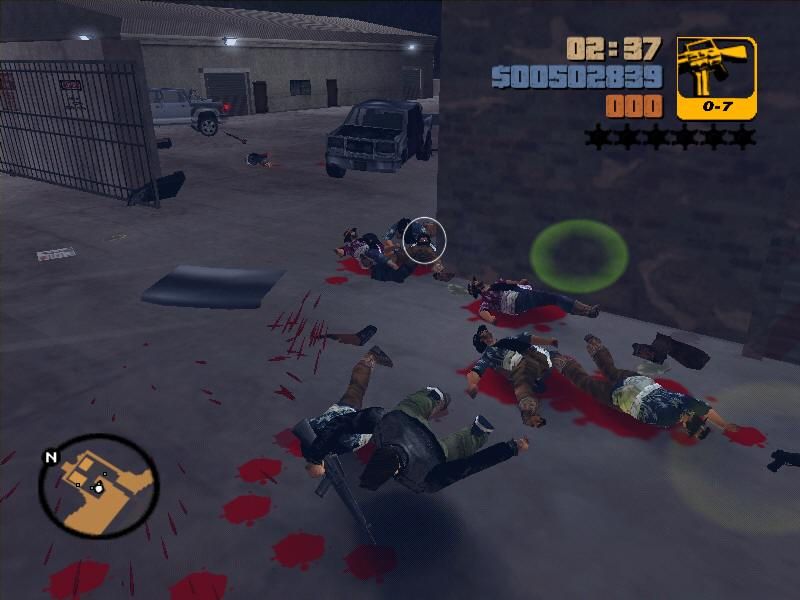Select the yellow M16 weapon icon
The image size is (800, 600).
[716, 78]
